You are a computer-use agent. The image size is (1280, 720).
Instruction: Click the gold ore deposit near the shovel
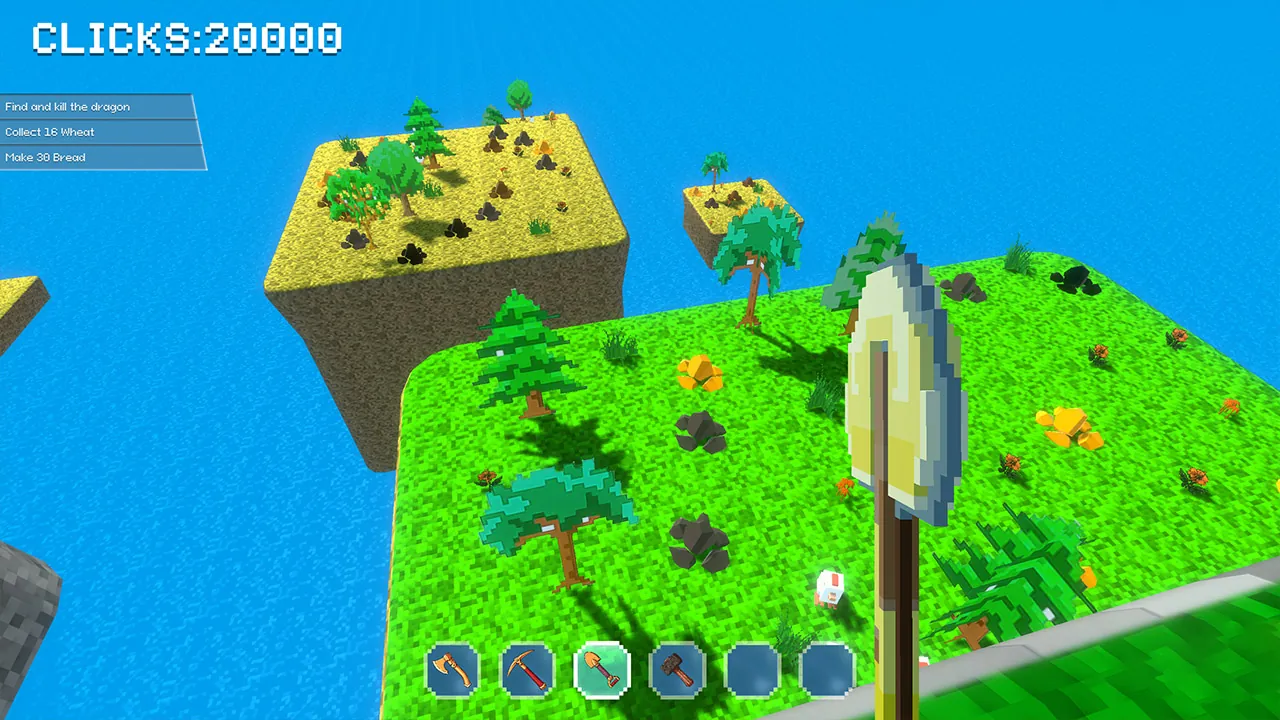[x=701, y=372]
